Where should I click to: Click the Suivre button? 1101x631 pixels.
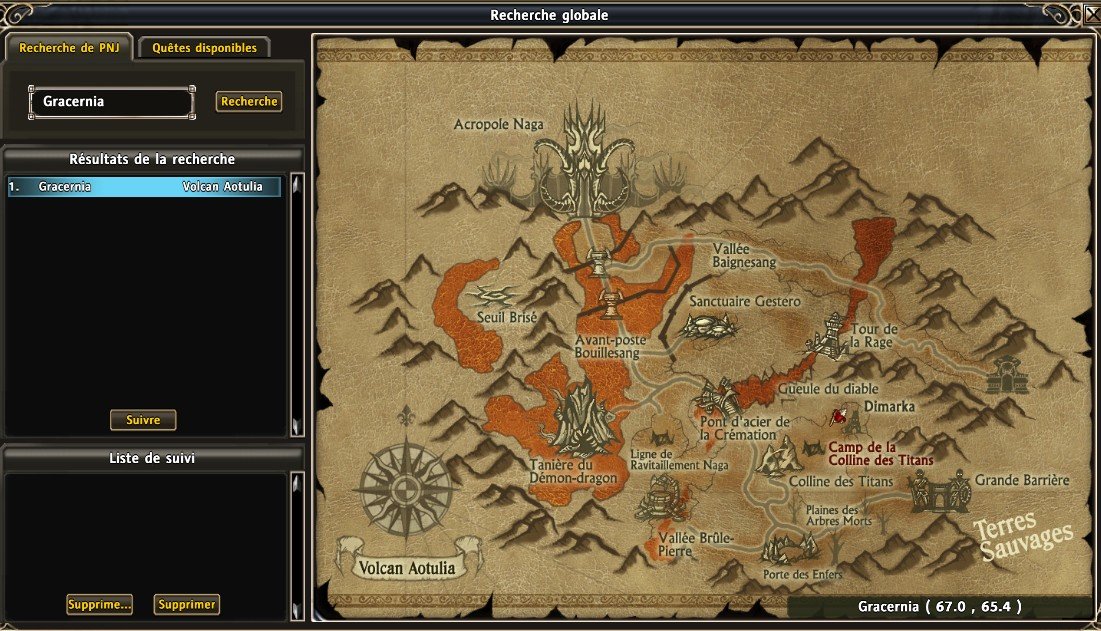[143, 420]
